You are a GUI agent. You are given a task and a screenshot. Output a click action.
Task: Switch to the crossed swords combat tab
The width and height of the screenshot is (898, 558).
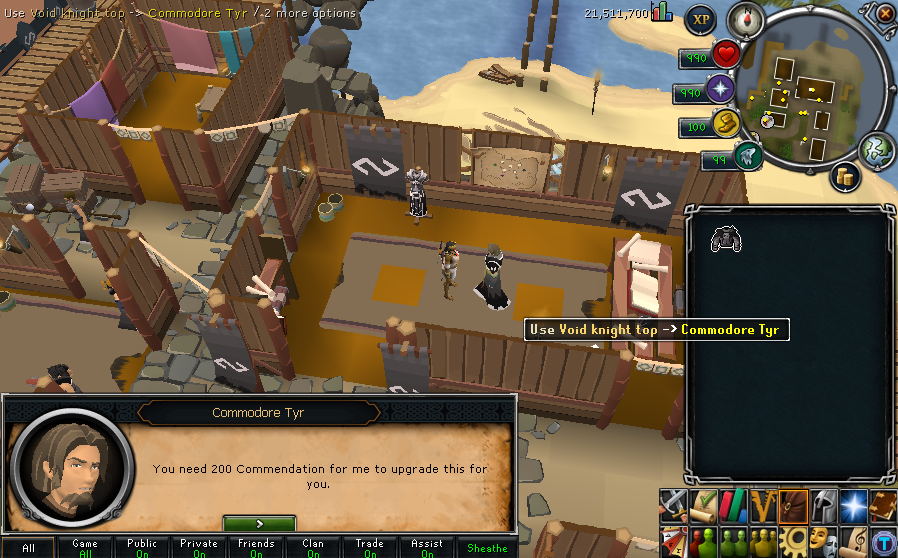[x=675, y=505]
